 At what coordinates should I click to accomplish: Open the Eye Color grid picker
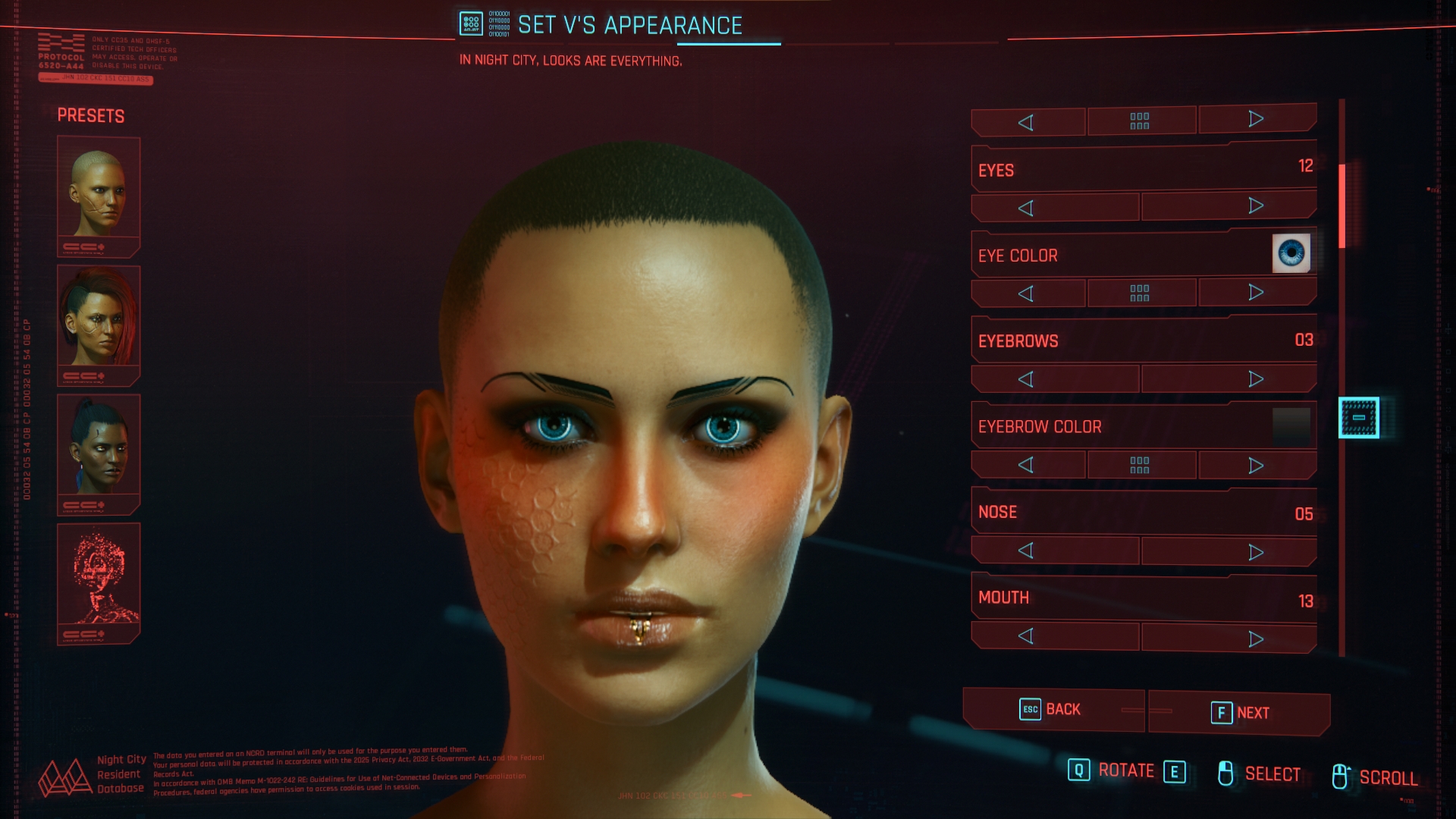(x=1140, y=293)
